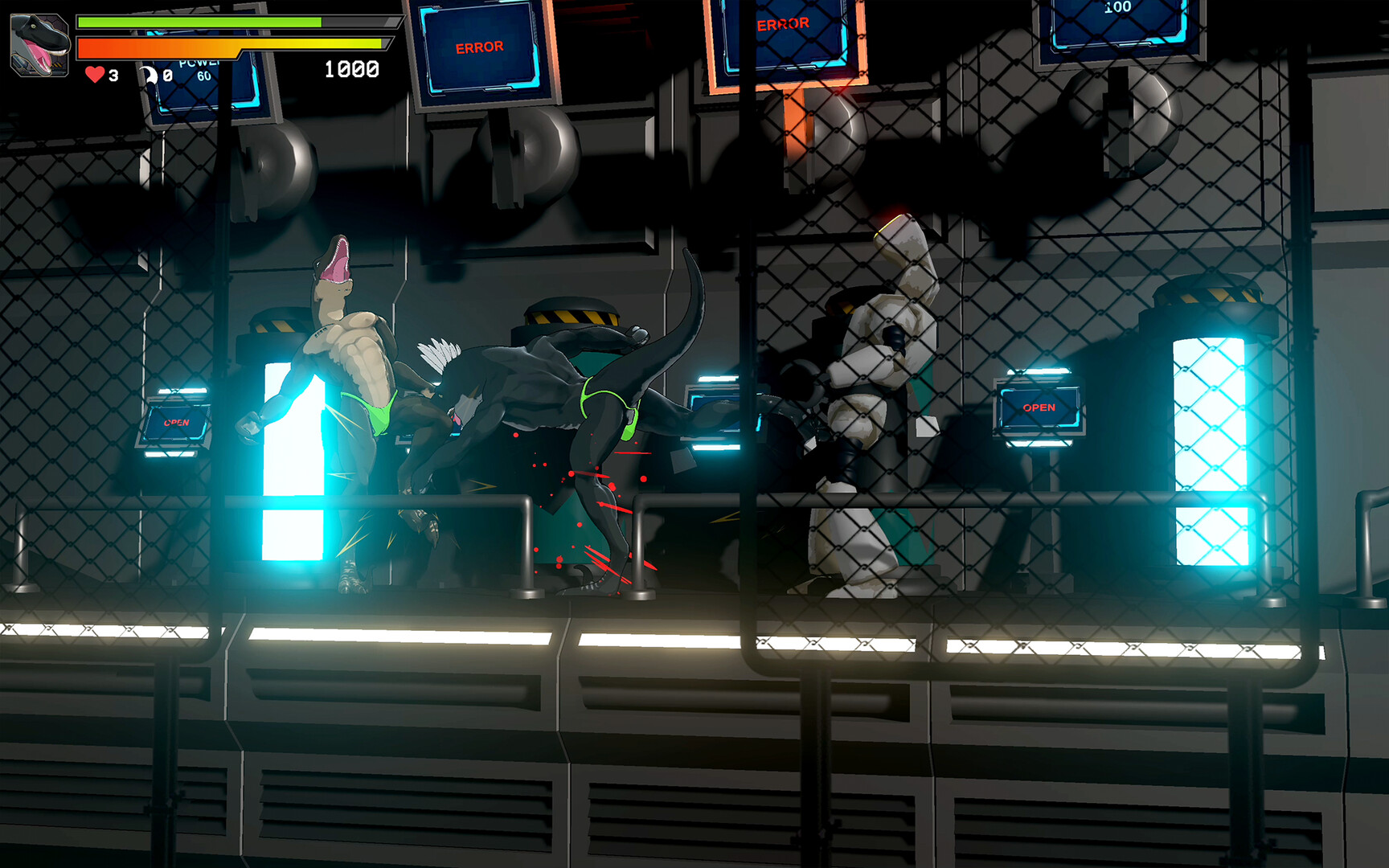
Task: Select the hits counter showing 3
Action: 113,75
